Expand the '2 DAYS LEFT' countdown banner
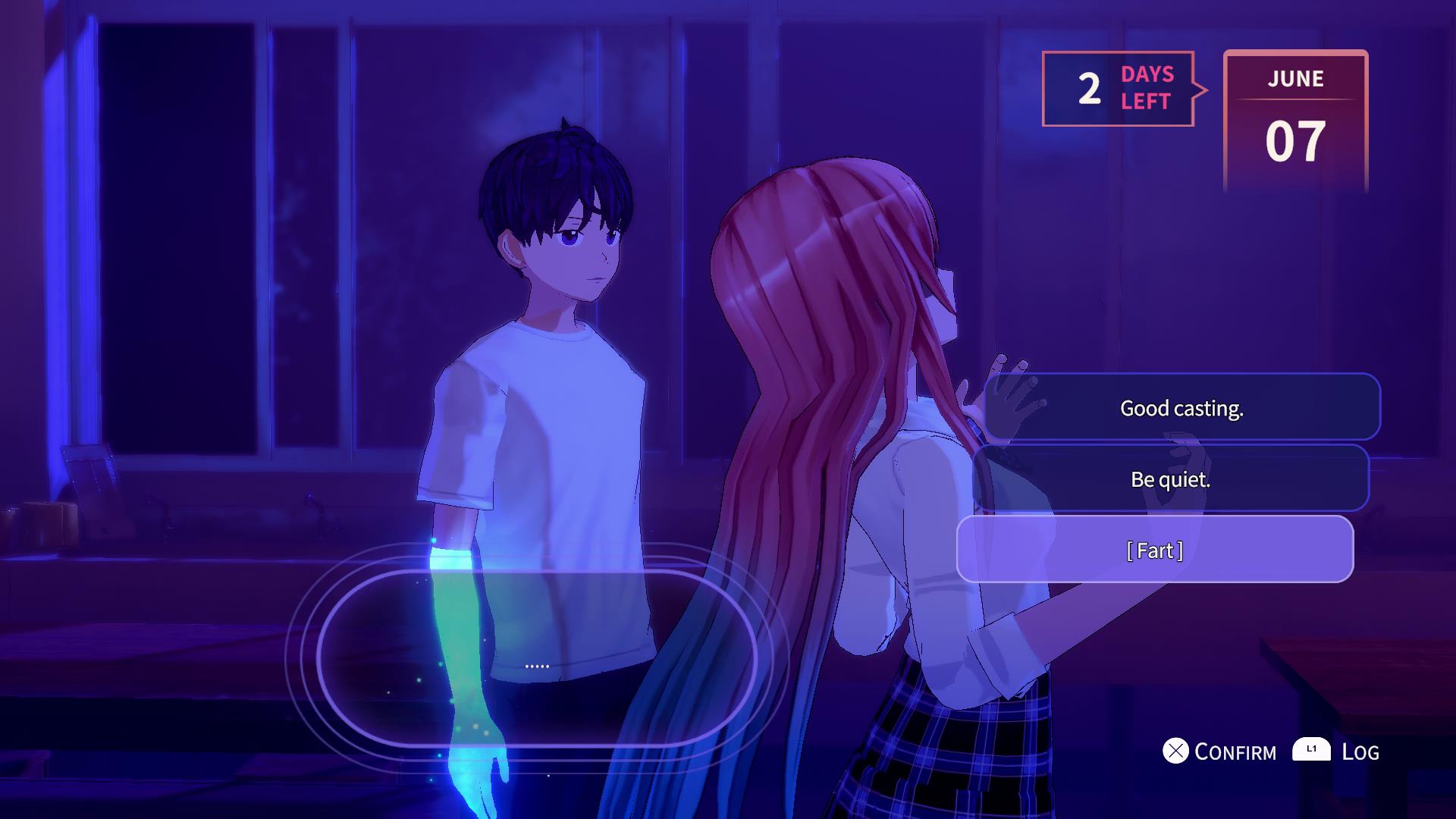The height and width of the screenshot is (819, 1456). (1119, 89)
